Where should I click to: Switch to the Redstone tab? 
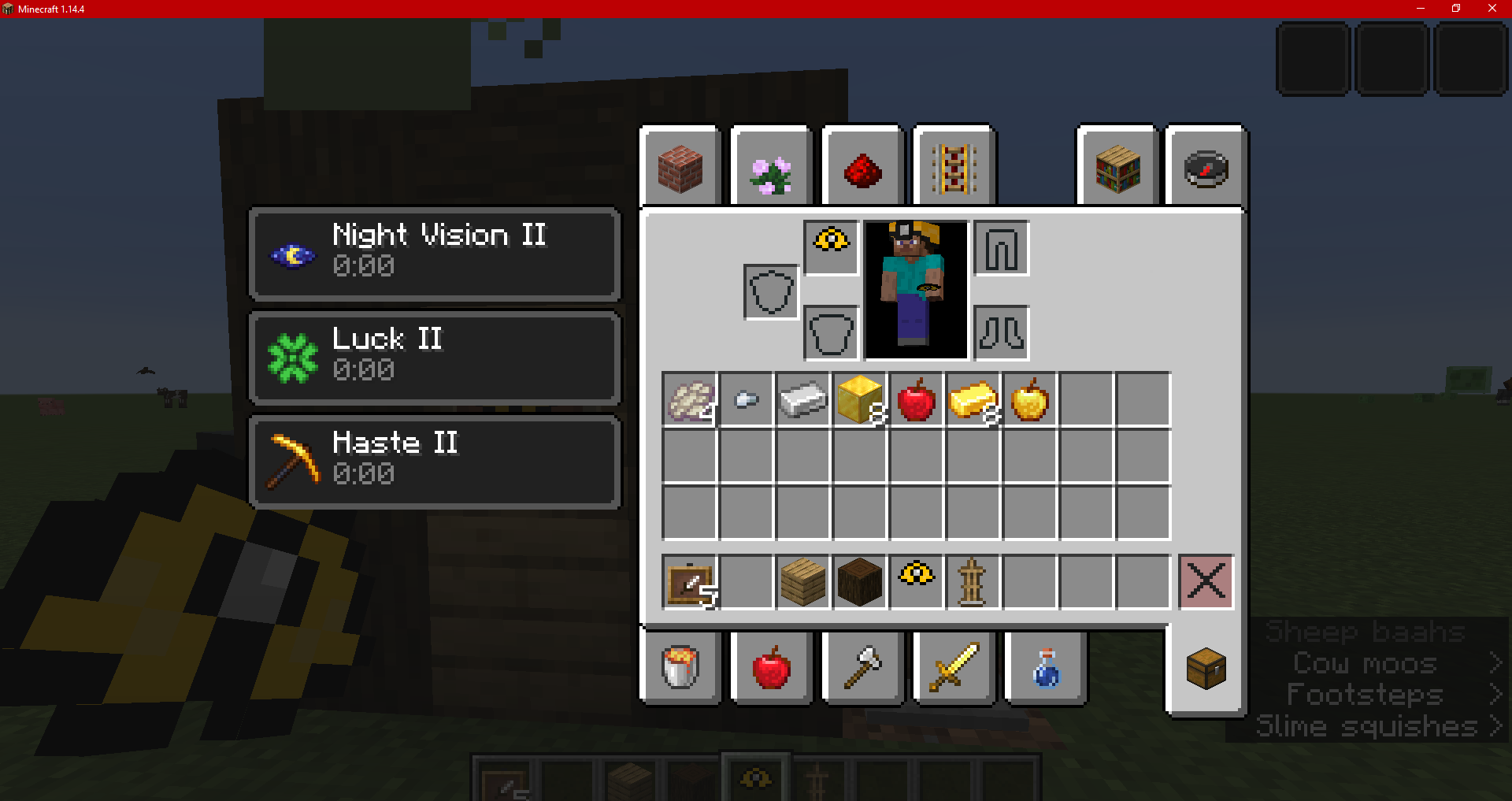coord(862,167)
